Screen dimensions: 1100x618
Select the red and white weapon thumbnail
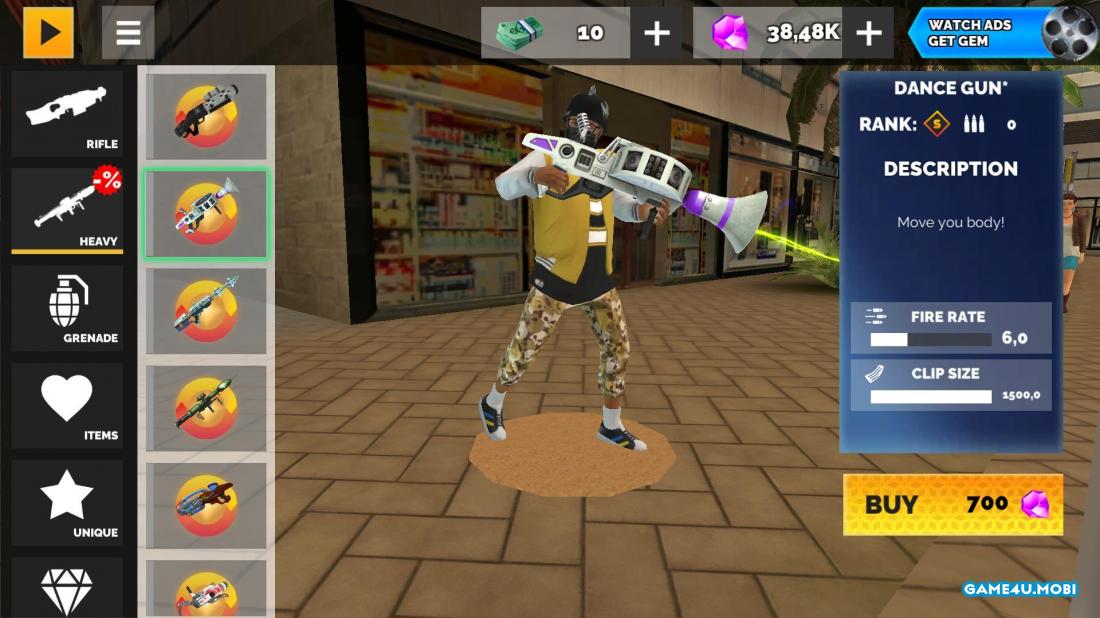click(206, 592)
